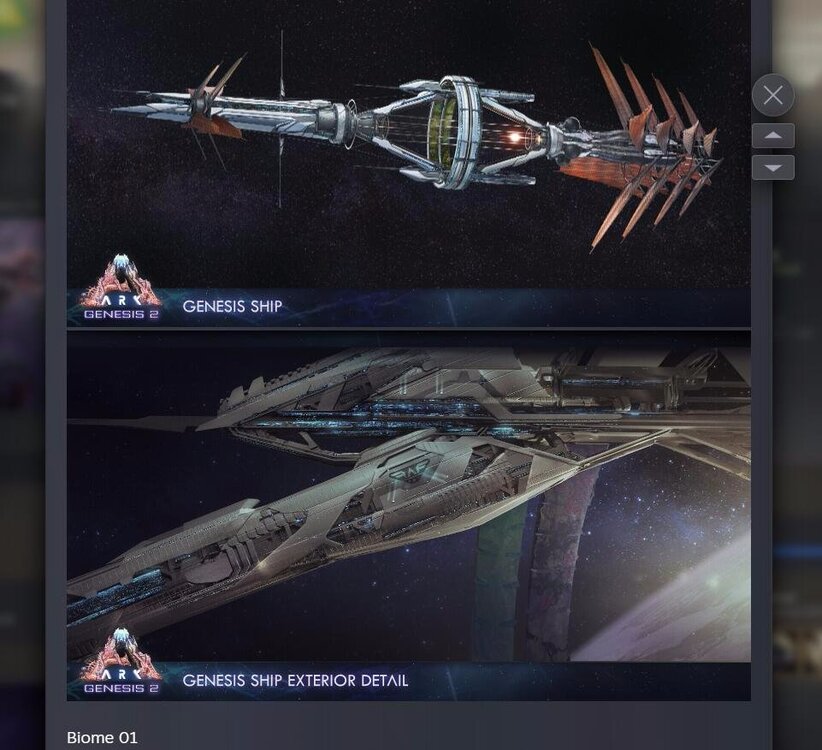The image size is (822, 750).
Task: Open the Genesis Ship concept image
Action: pyautogui.click(x=408, y=160)
